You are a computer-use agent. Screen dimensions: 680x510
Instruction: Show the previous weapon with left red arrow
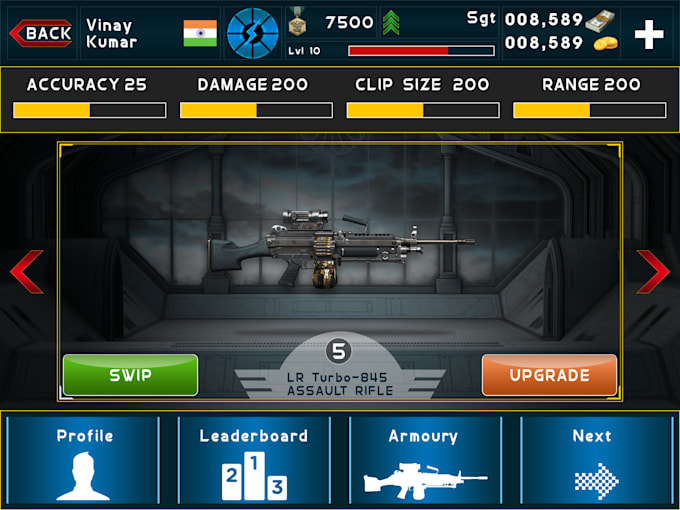click(27, 272)
